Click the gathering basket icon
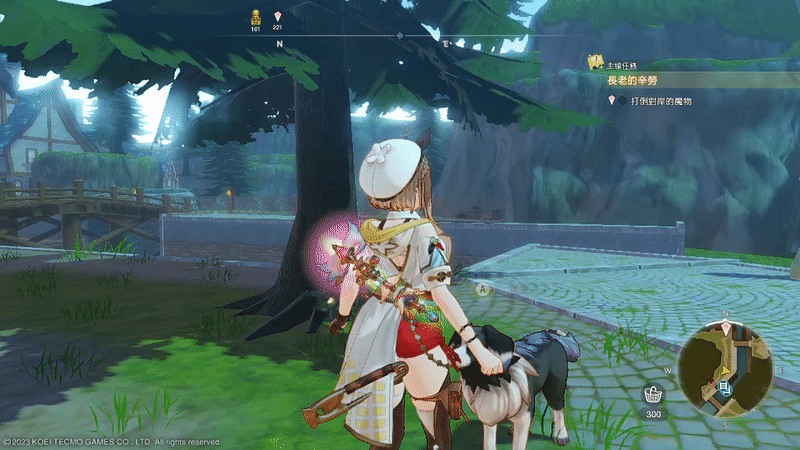The height and width of the screenshot is (450, 800). (653, 394)
